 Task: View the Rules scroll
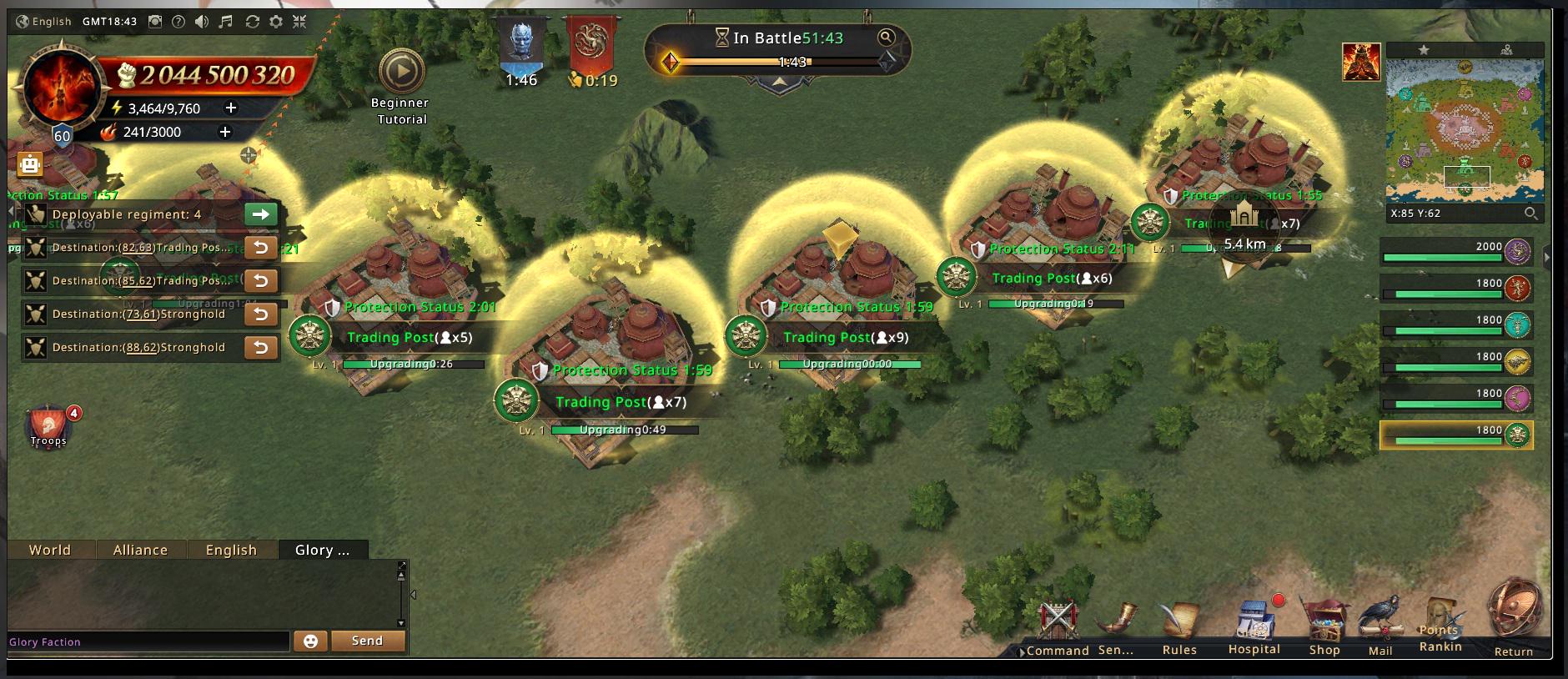coord(1179,626)
